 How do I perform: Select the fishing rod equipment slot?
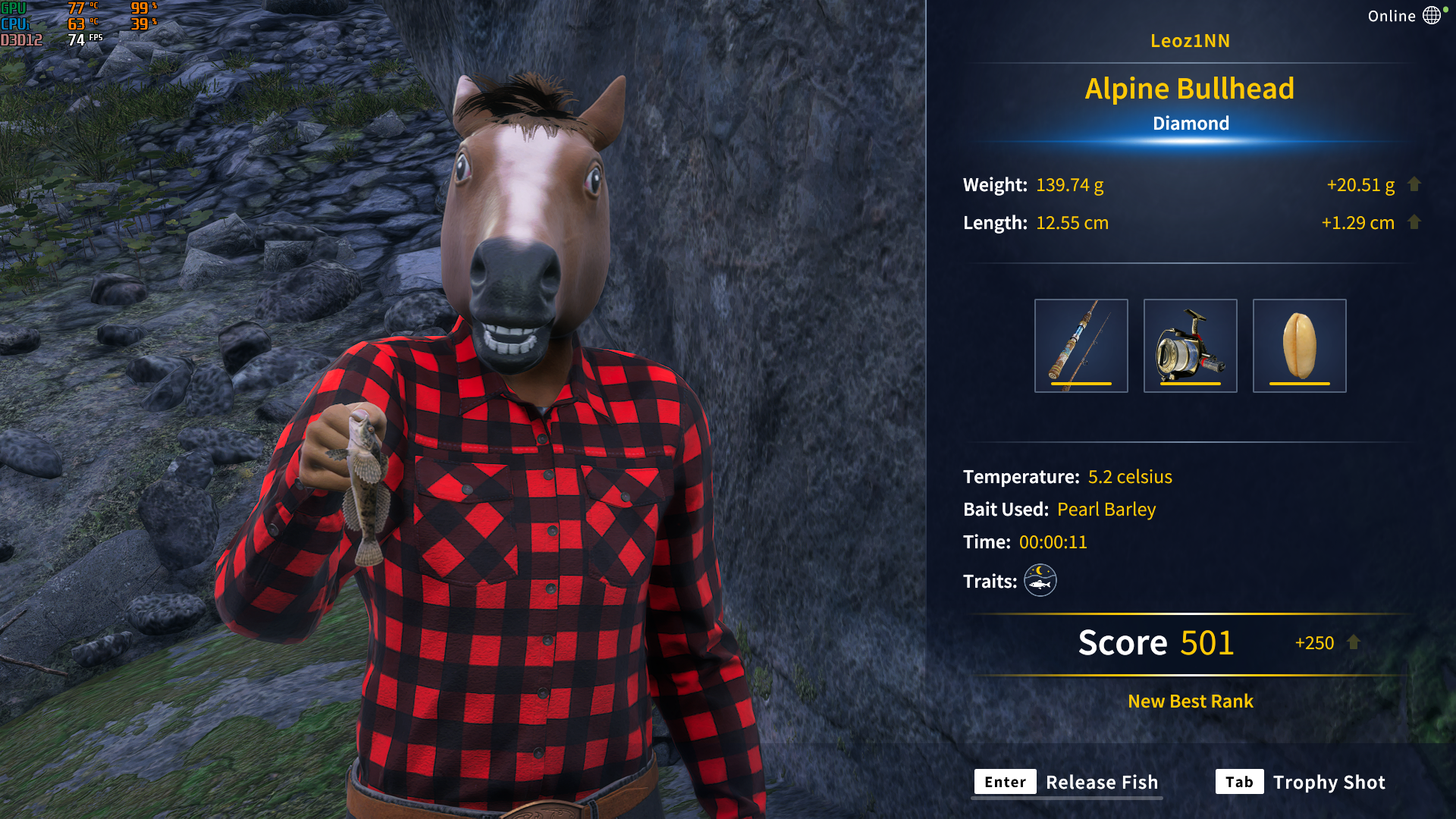coord(1081,346)
